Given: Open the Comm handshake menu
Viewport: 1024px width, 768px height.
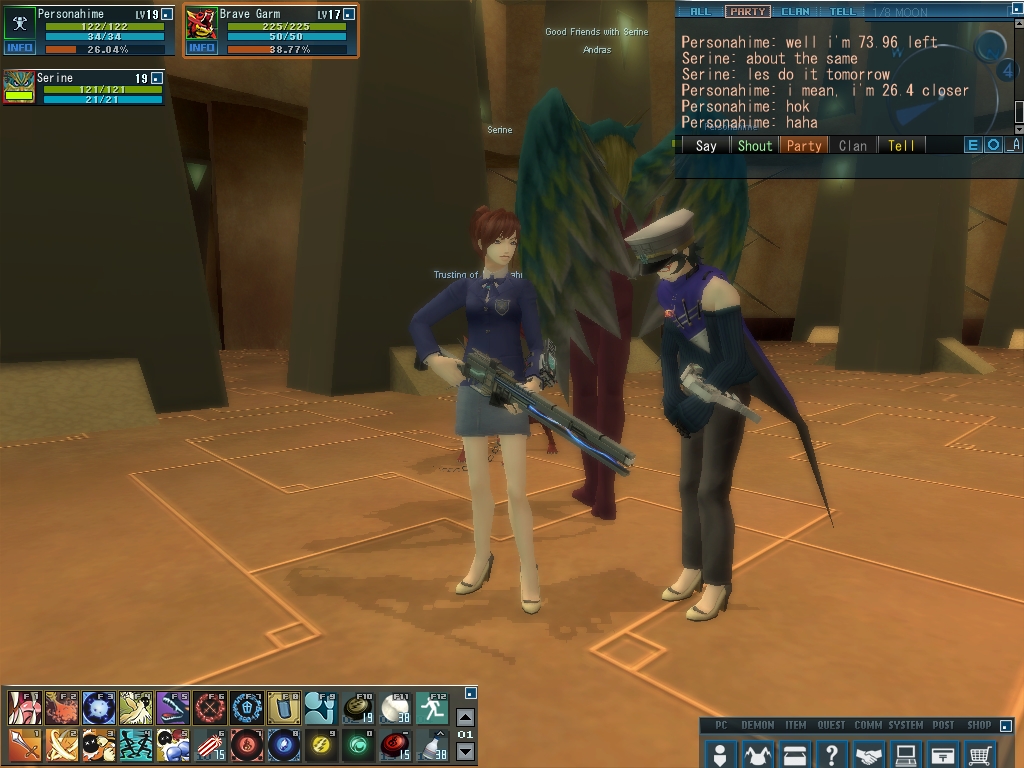Looking at the screenshot, I should pyautogui.click(x=869, y=753).
